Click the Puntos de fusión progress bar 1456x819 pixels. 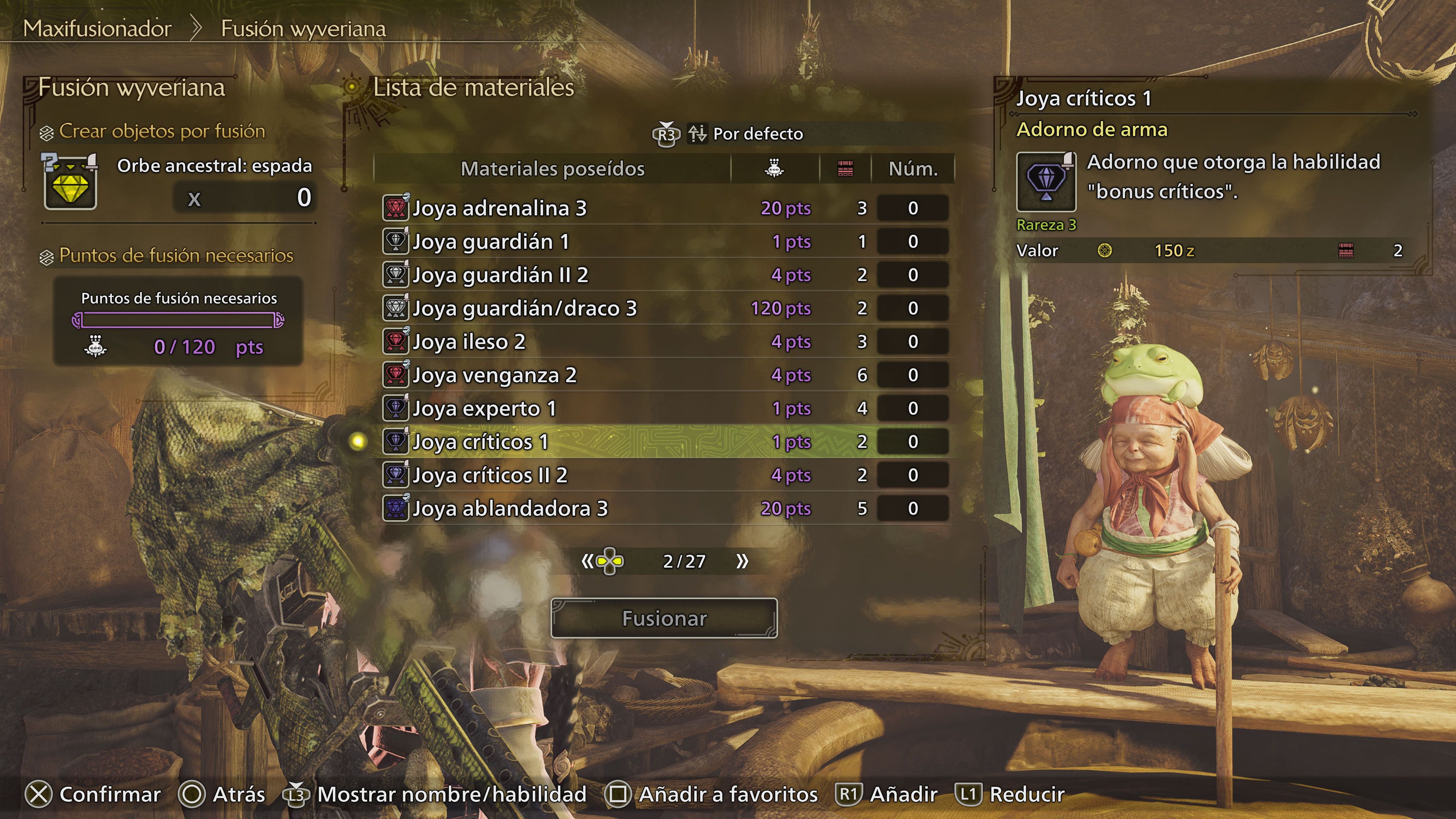click(x=177, y=320)
